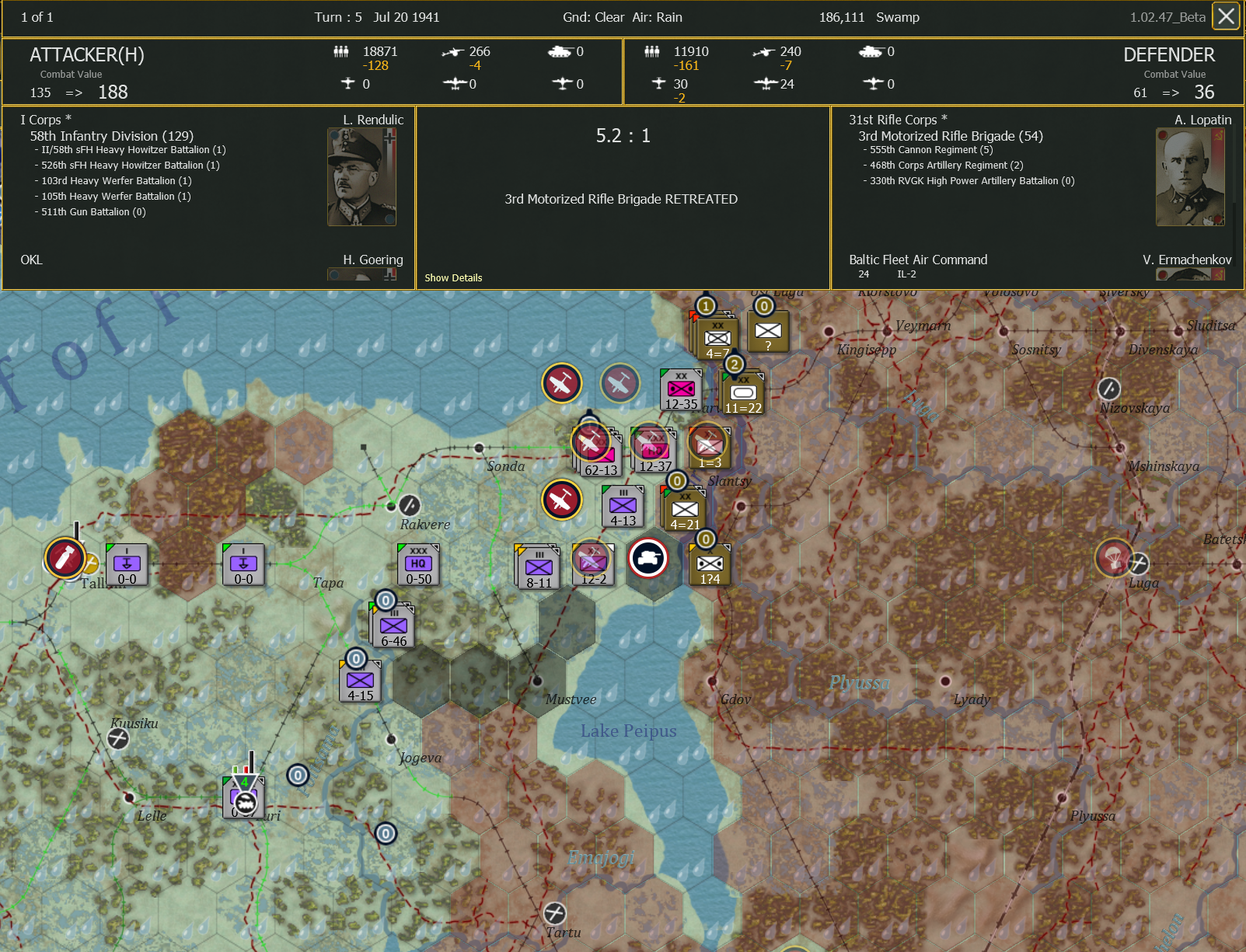Close the combat resolution window
The image size is (1246, 952).
point(1226,16)
